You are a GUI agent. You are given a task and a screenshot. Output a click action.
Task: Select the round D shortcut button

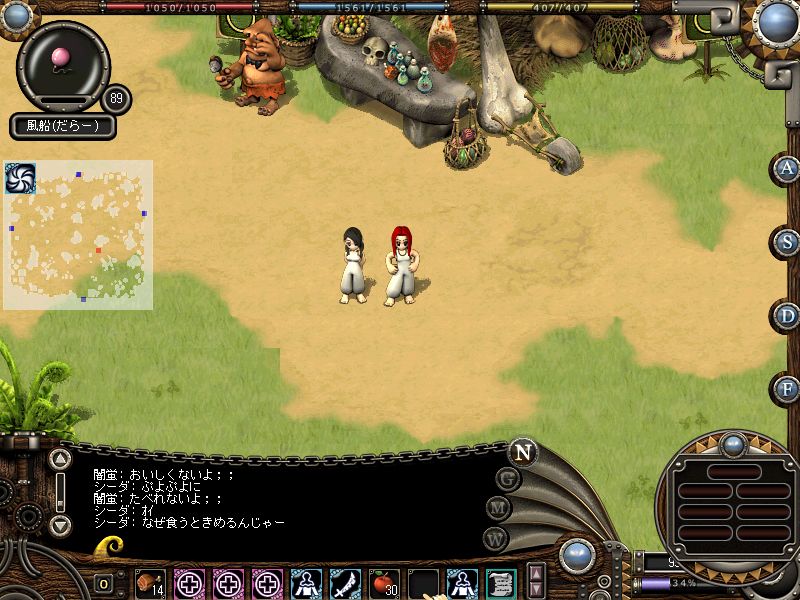click(787, 316)
